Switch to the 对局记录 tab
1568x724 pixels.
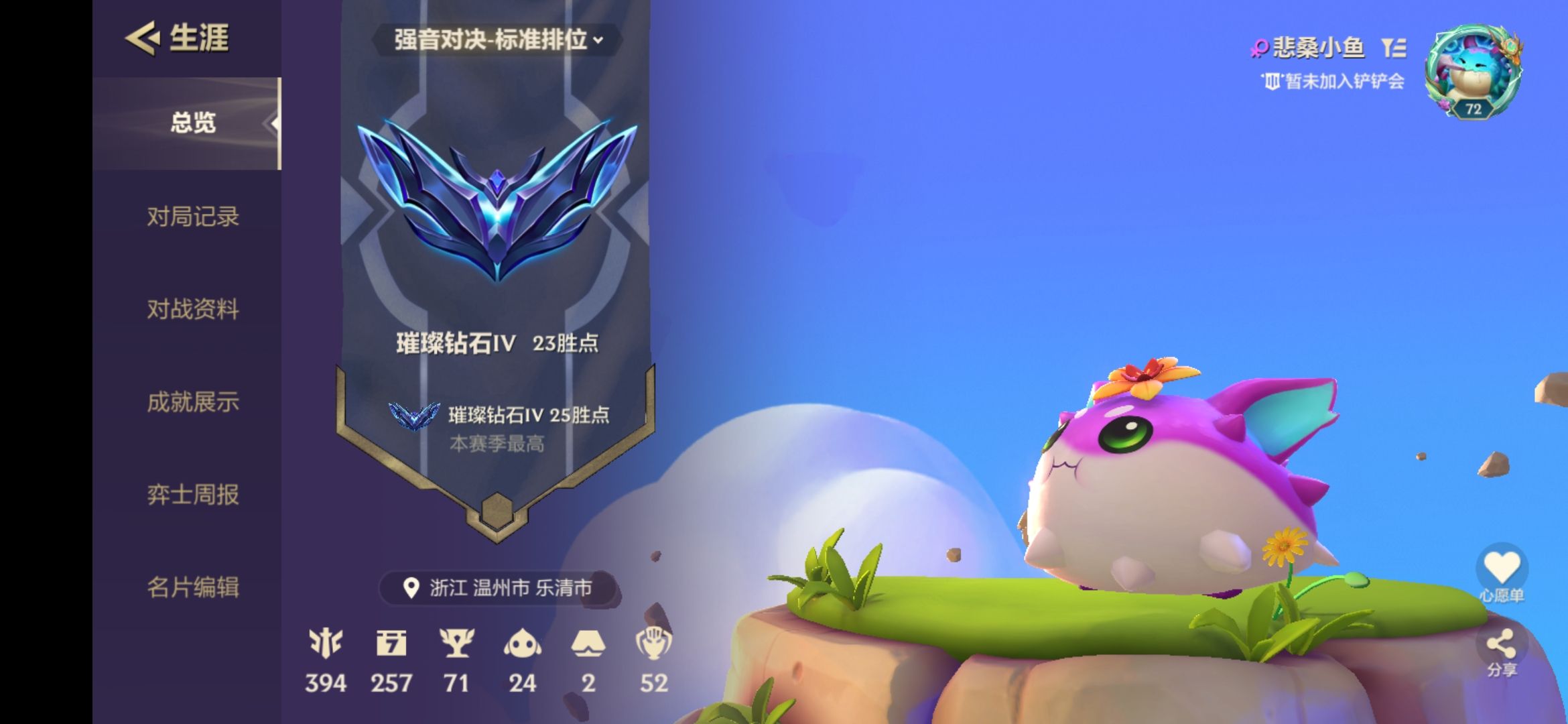tap(192, 217)
